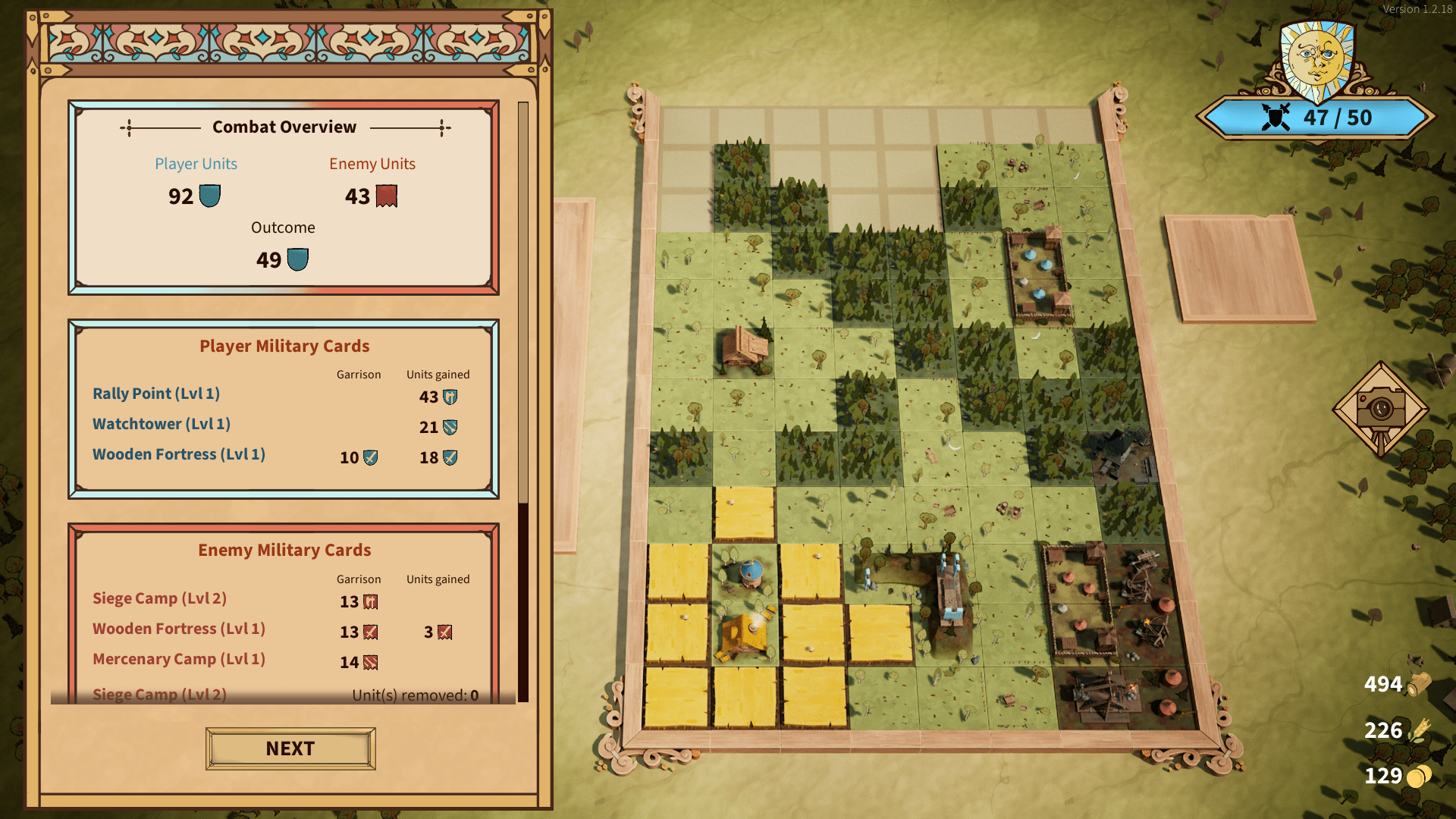1456x819 pixels.
Task: Click the sun and moon day emblem
Action: 1317,61
